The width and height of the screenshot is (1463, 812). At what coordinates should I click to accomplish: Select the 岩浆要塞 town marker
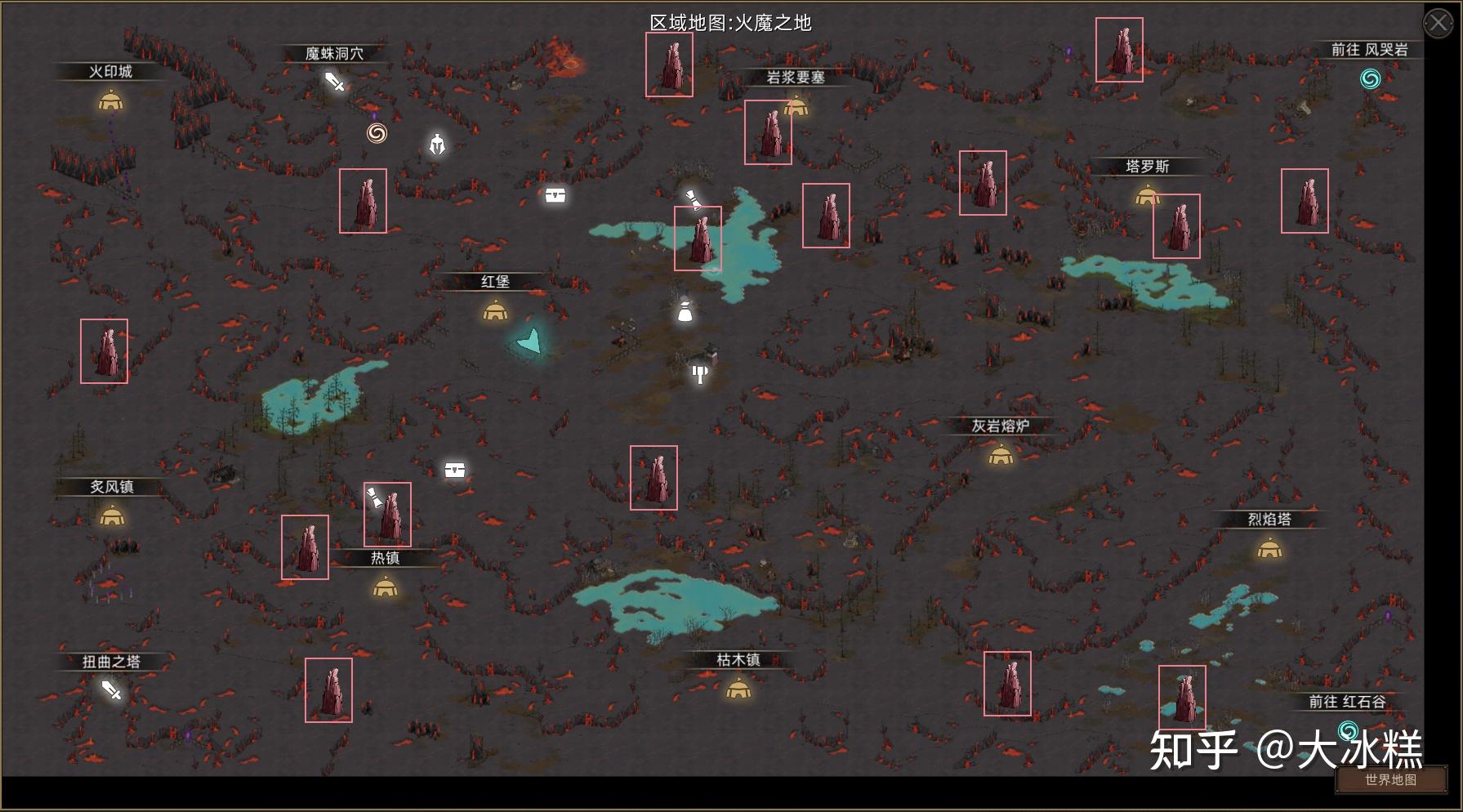[x=796, y=106]
